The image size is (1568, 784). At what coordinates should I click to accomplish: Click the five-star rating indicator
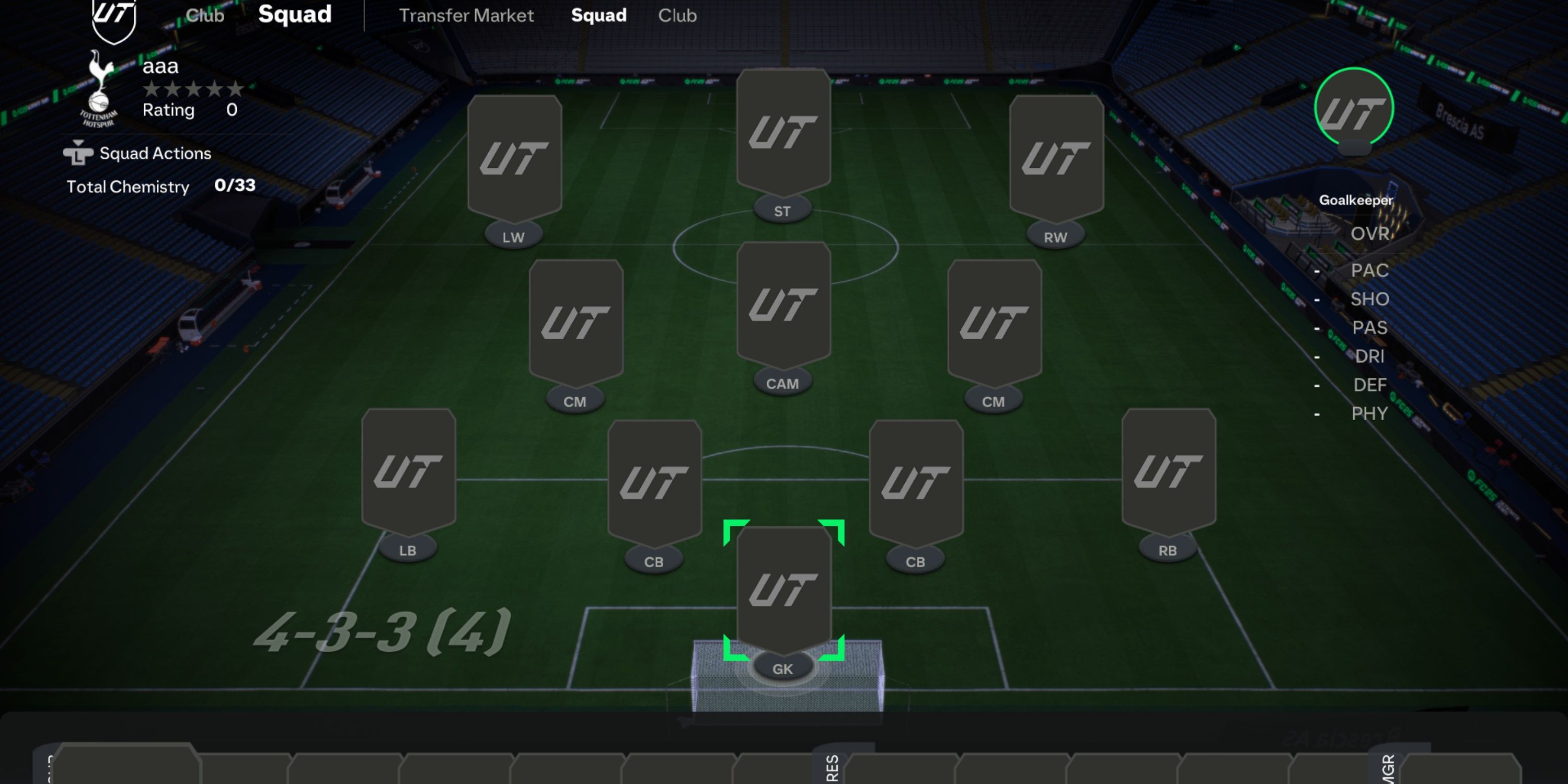[193, 89]
